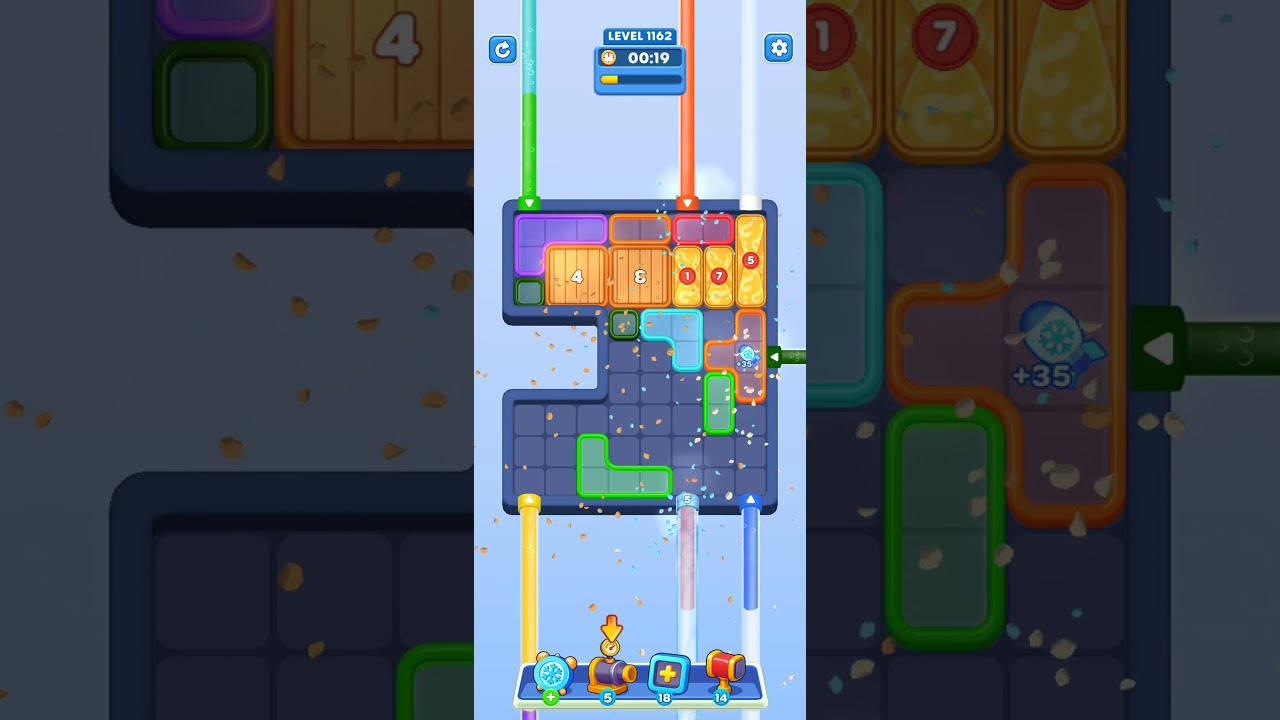Image resolution: width=1280 pixels, height=720 pixels.
Task: Click the yellow block numbered 5
Action: 749,260
